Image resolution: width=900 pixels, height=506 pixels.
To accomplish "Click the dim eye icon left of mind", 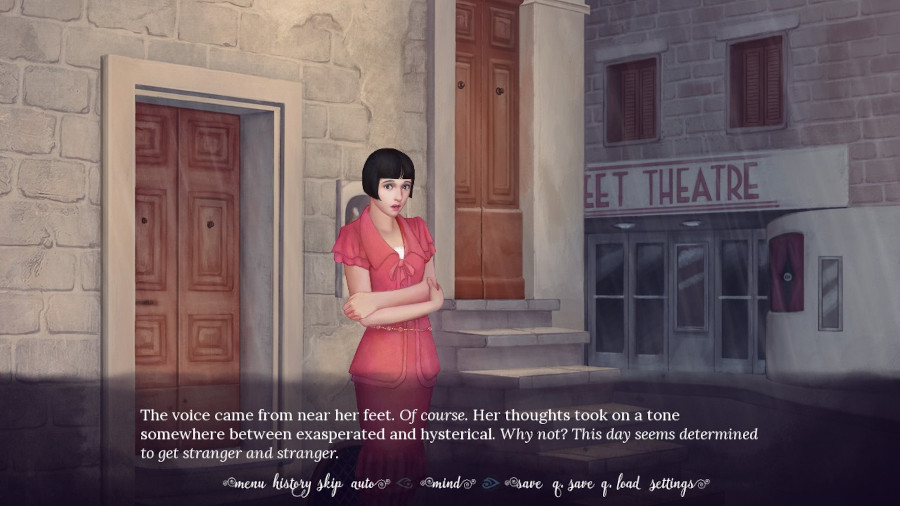I will click(x=403, y=485).
